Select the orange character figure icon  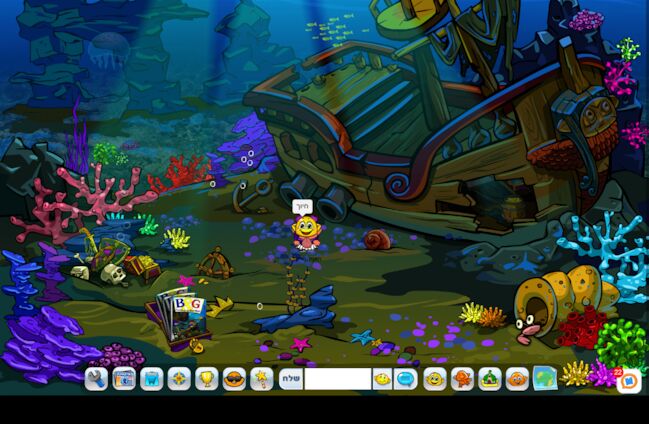[462, 379]
